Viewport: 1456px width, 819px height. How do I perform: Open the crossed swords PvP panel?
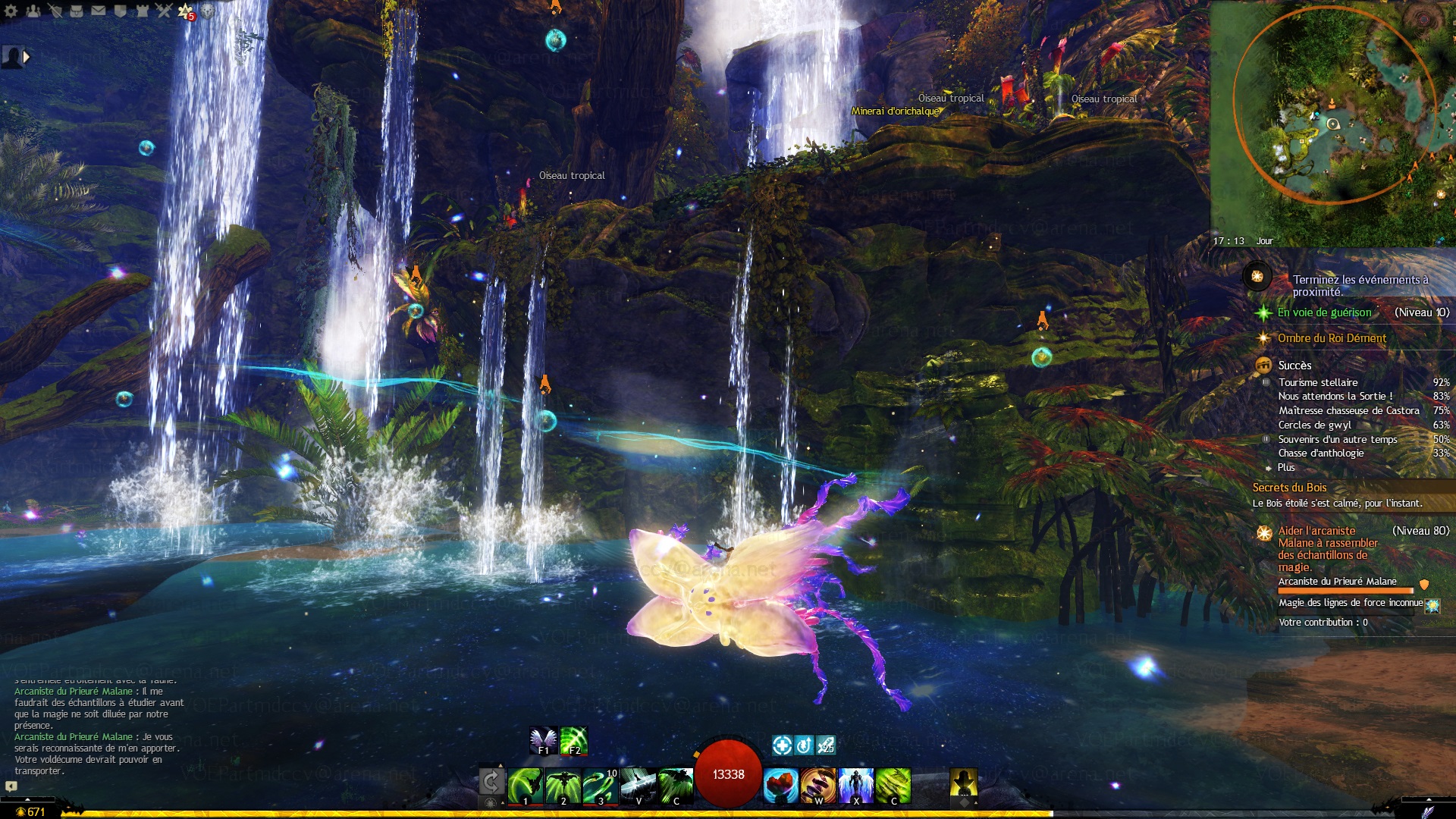(x=164, y=11)
